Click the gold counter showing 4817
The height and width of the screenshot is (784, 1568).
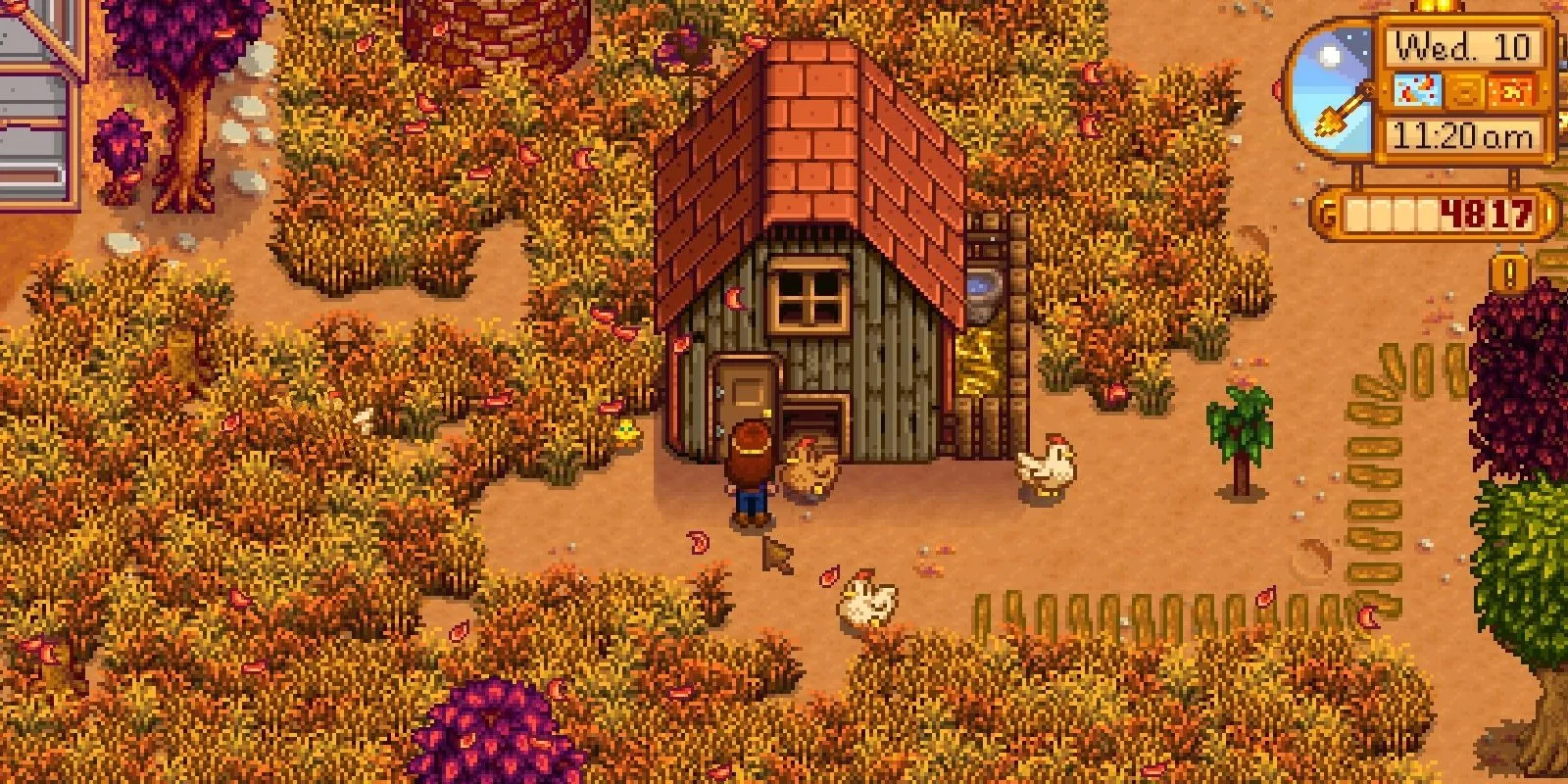[1485, 213]
